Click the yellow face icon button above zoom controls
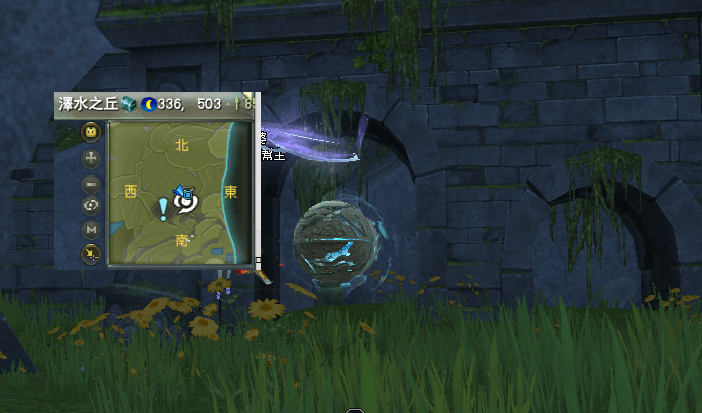The image size is (702, 413). 91,132
